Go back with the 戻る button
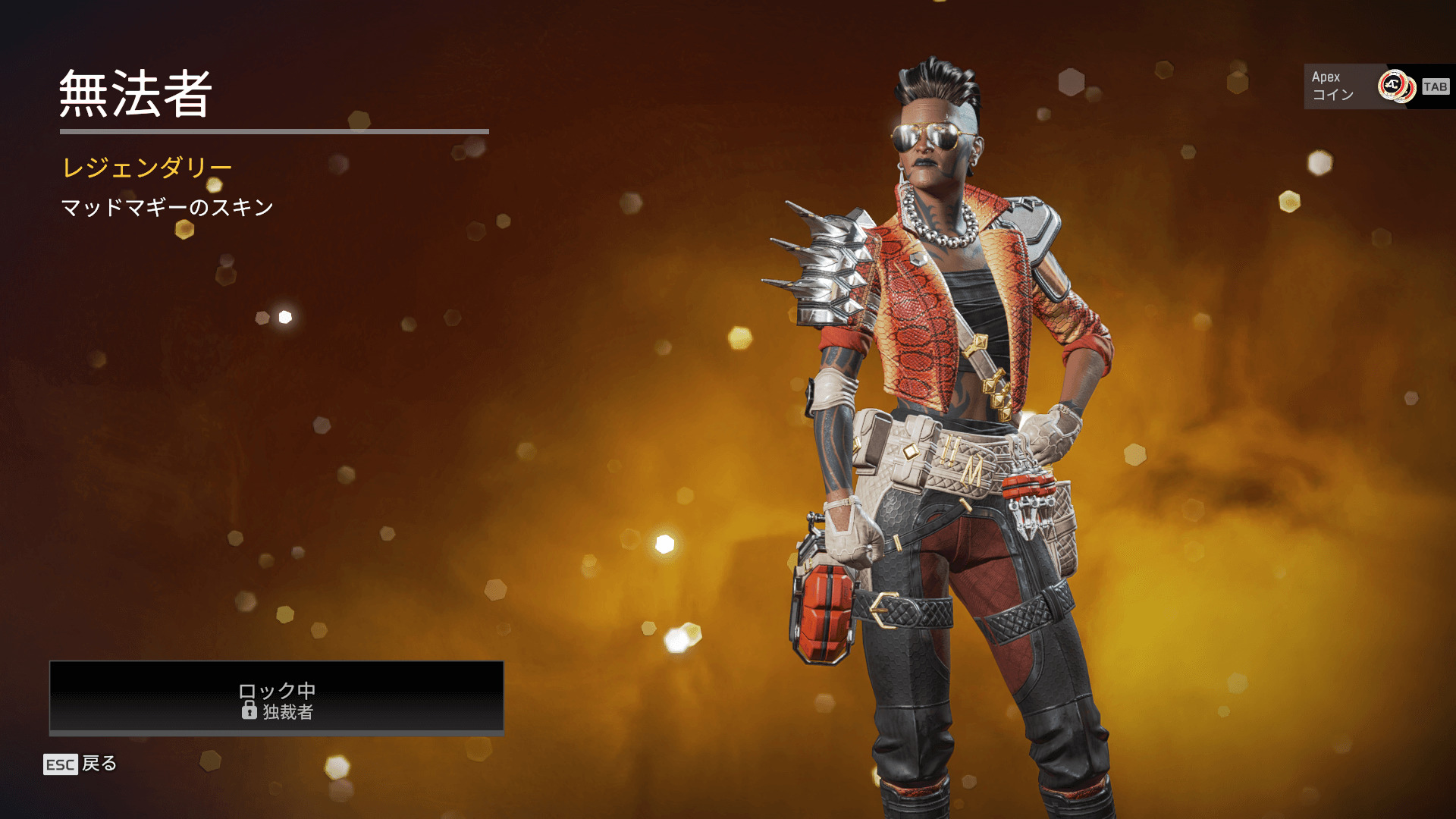The width and height of the screenshot is (1456, 819). (81, 764)
